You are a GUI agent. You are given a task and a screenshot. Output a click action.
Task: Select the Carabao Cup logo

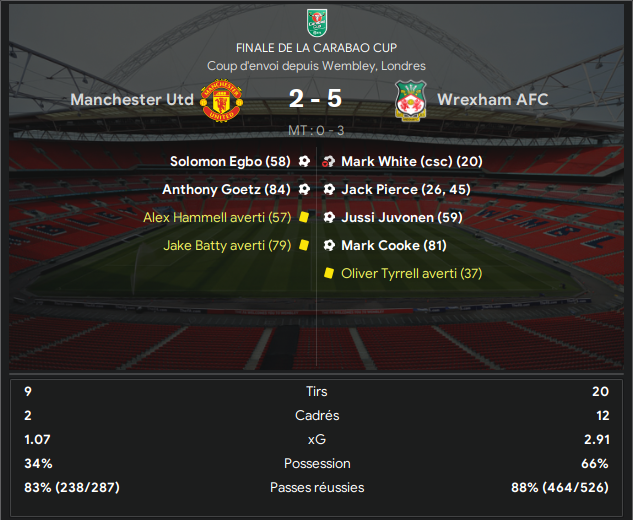click(x=316, y=22)
